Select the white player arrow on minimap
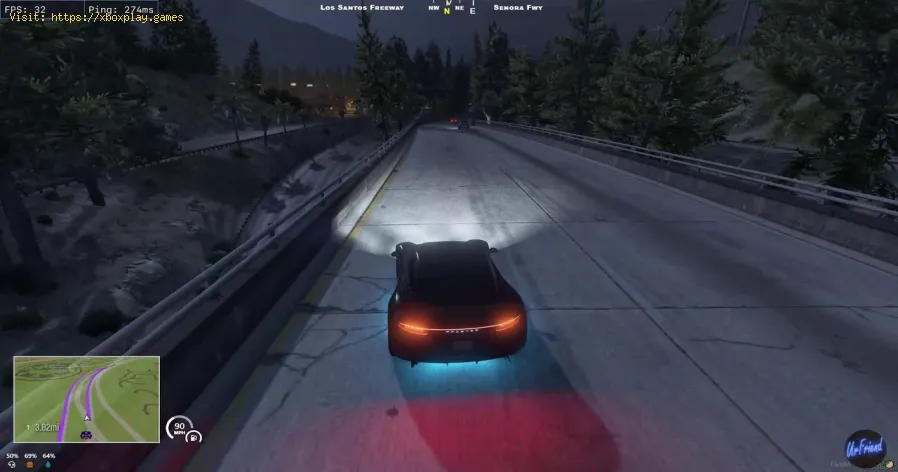 pos(87,417)
